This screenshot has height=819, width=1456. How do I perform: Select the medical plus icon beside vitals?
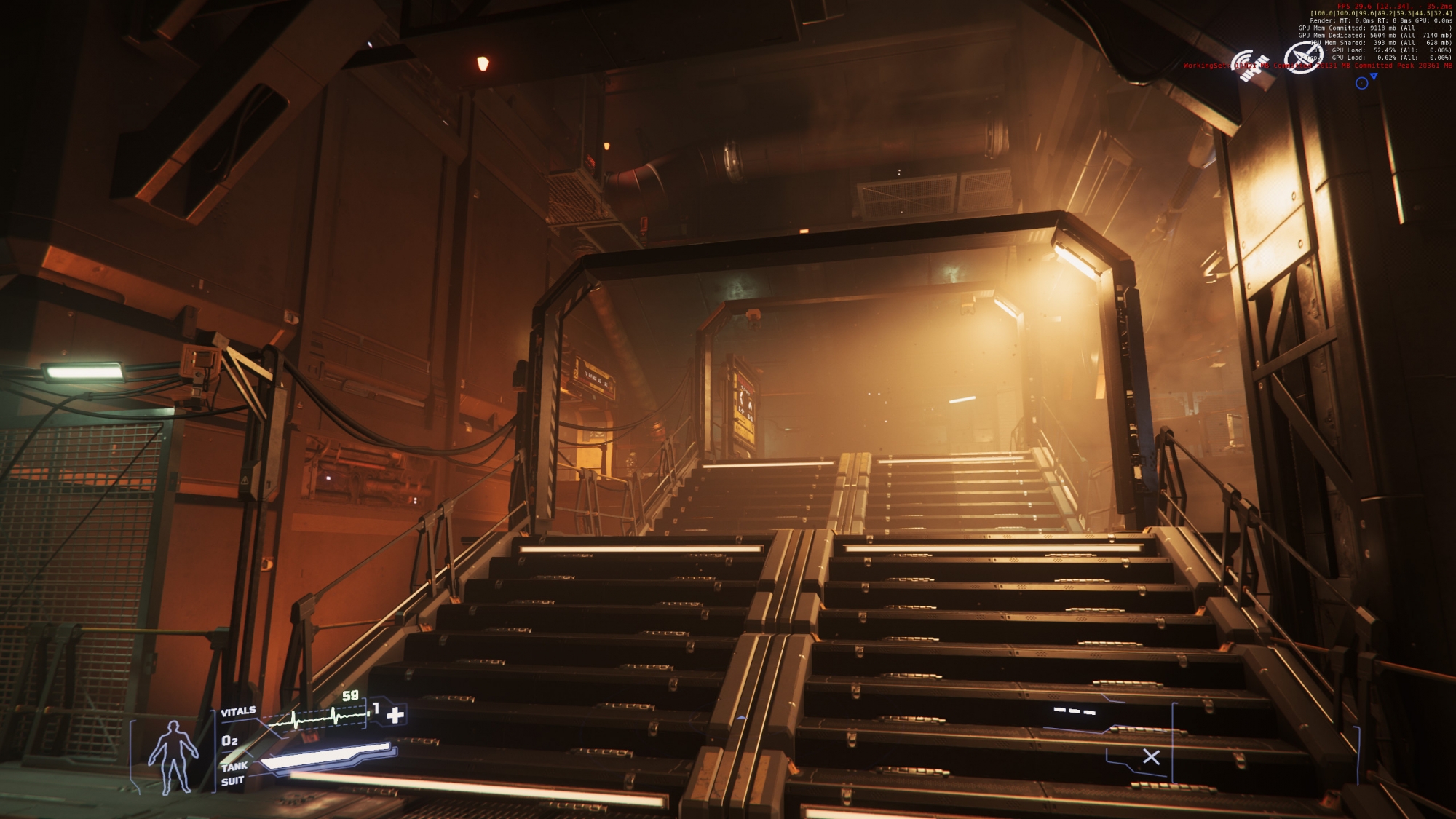point(395,715)
